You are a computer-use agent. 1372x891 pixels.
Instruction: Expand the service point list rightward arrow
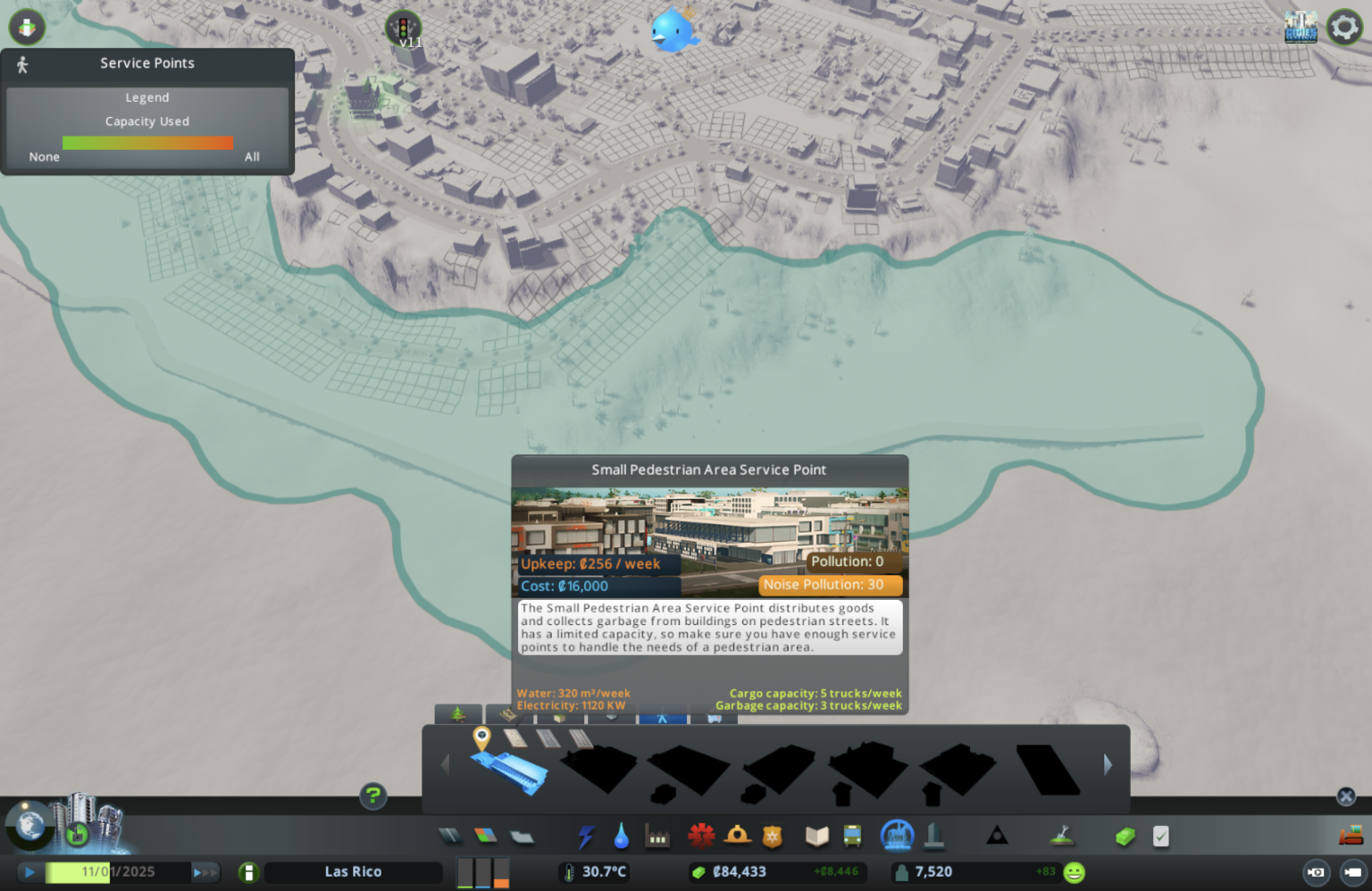pos(1108,765)
